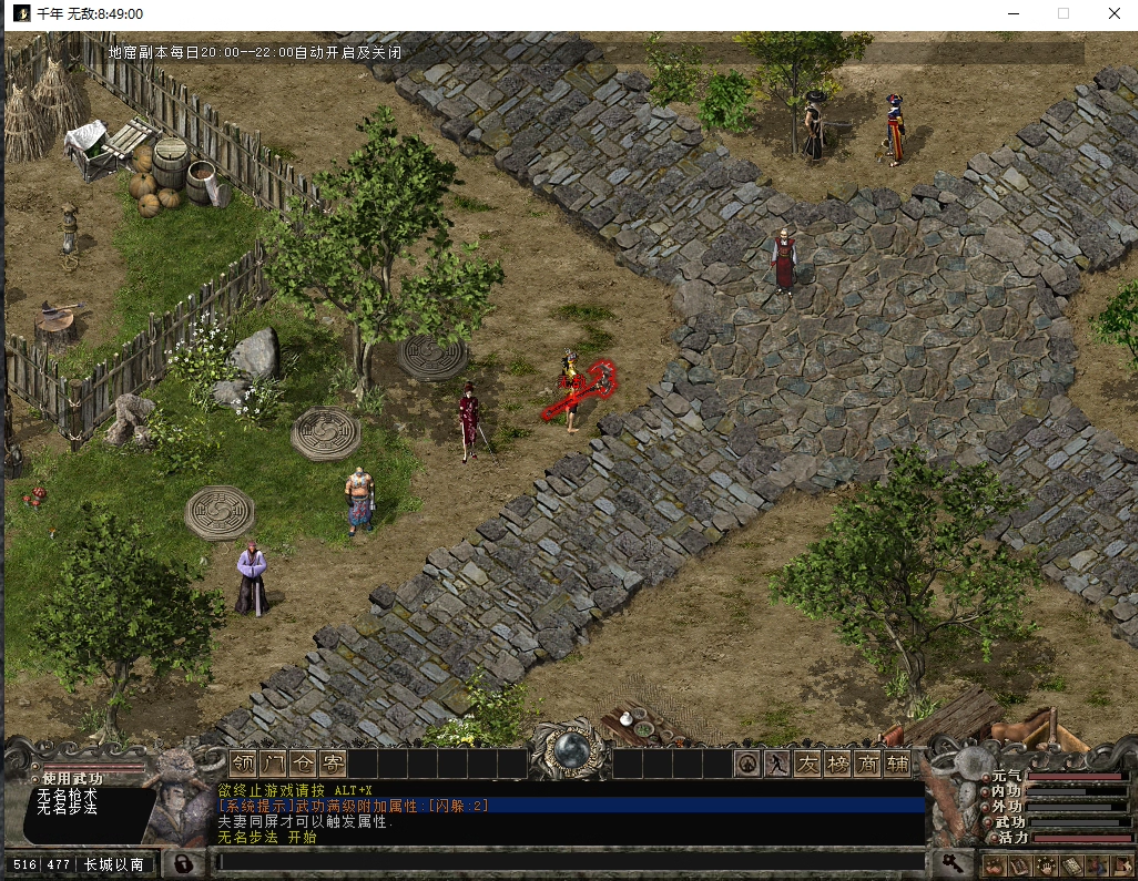Select the 仓 warehouse button
Screen dimensions: 1138x881
tap(303, 764)
